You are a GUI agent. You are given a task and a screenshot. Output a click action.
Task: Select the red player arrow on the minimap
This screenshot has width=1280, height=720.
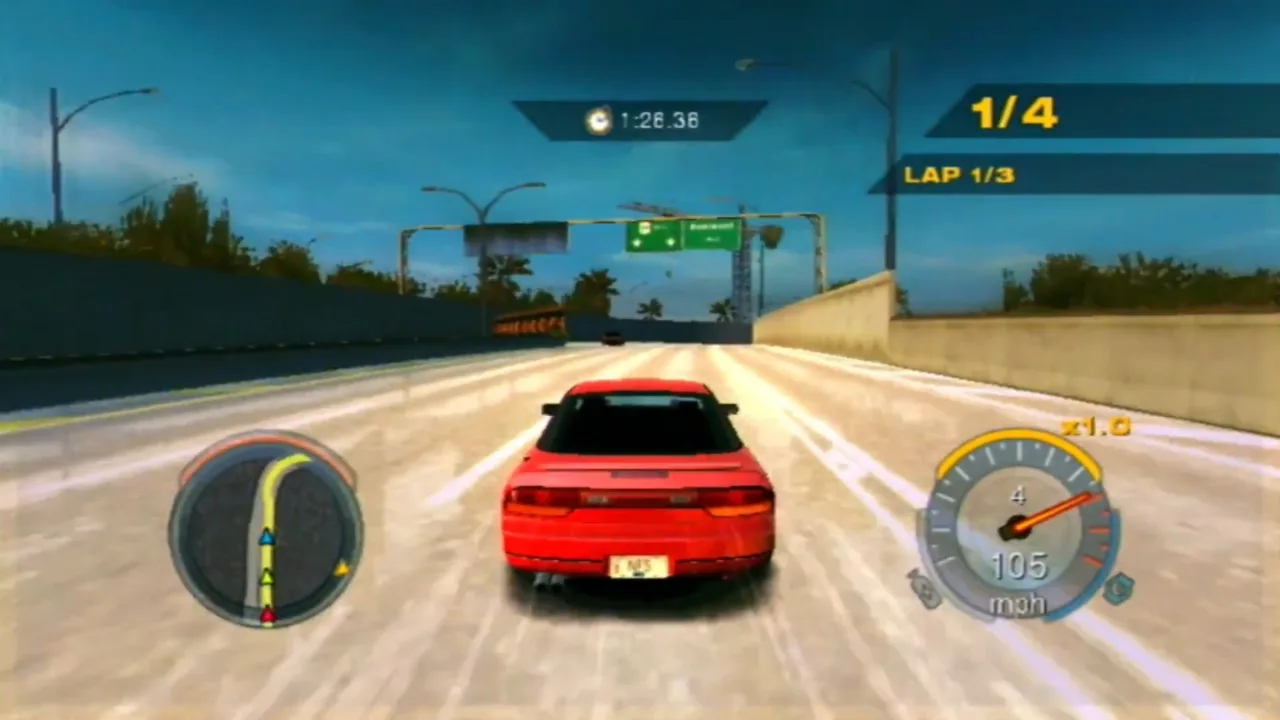(268, 614)
